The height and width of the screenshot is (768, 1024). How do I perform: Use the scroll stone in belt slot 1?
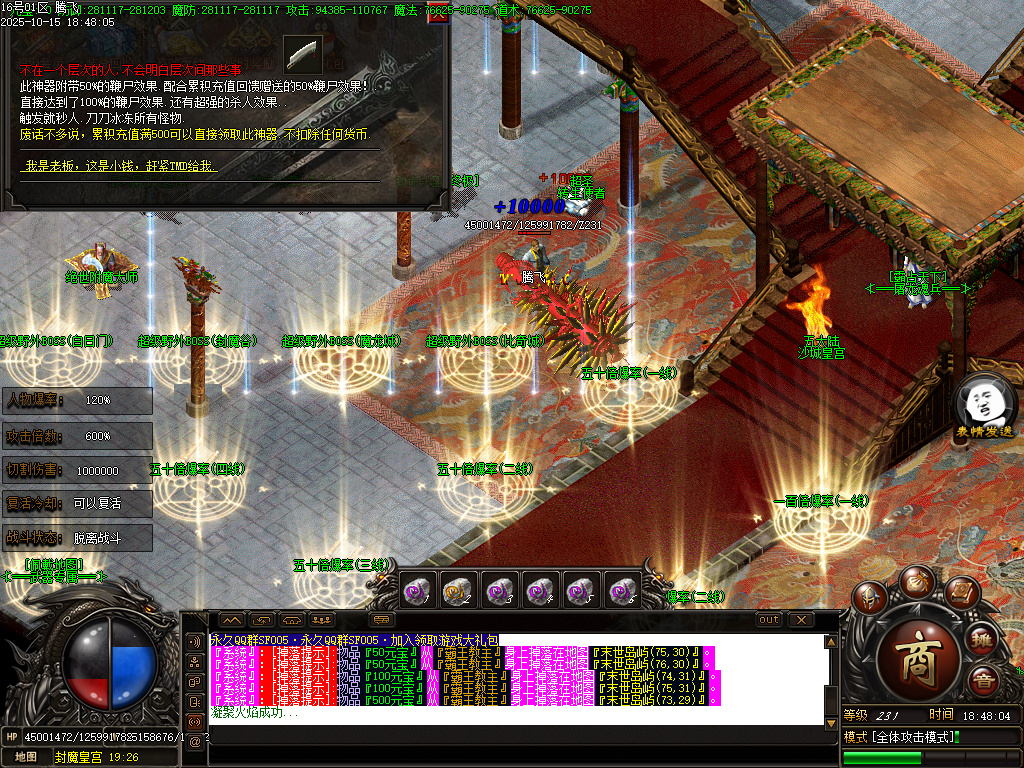click(416, 591)
